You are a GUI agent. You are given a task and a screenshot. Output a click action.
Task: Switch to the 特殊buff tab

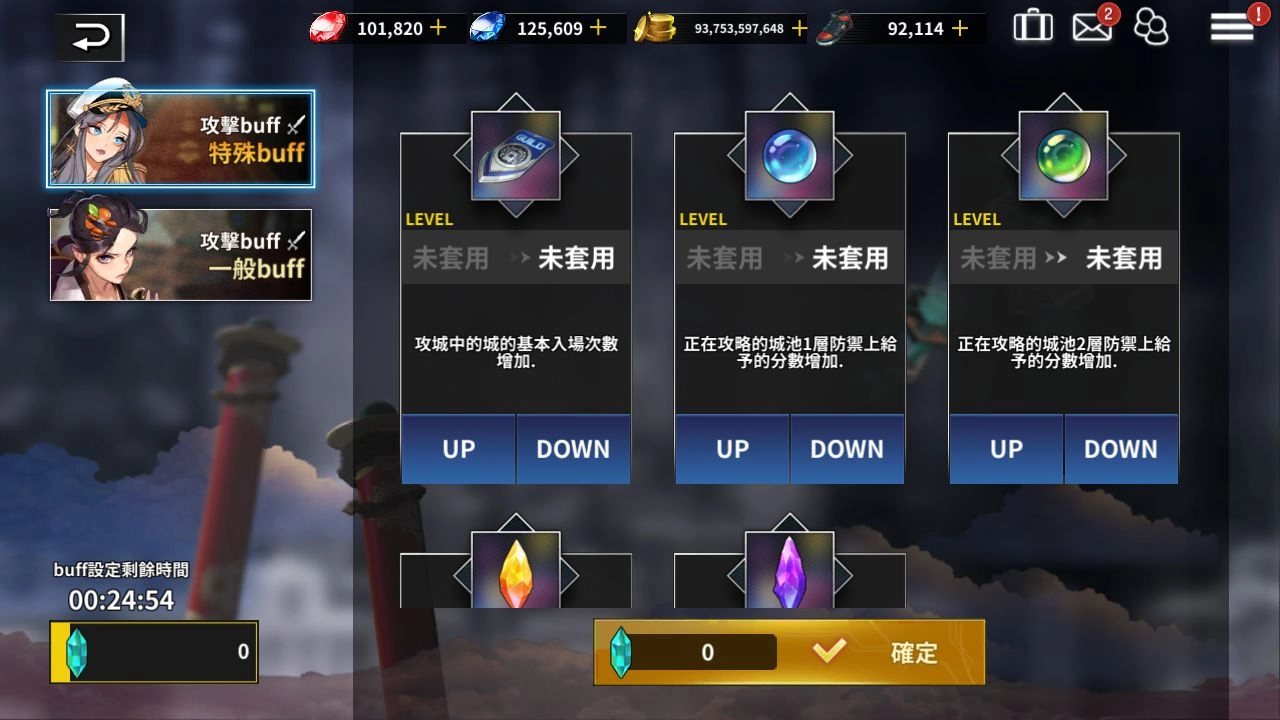click(x=181, y=139)
